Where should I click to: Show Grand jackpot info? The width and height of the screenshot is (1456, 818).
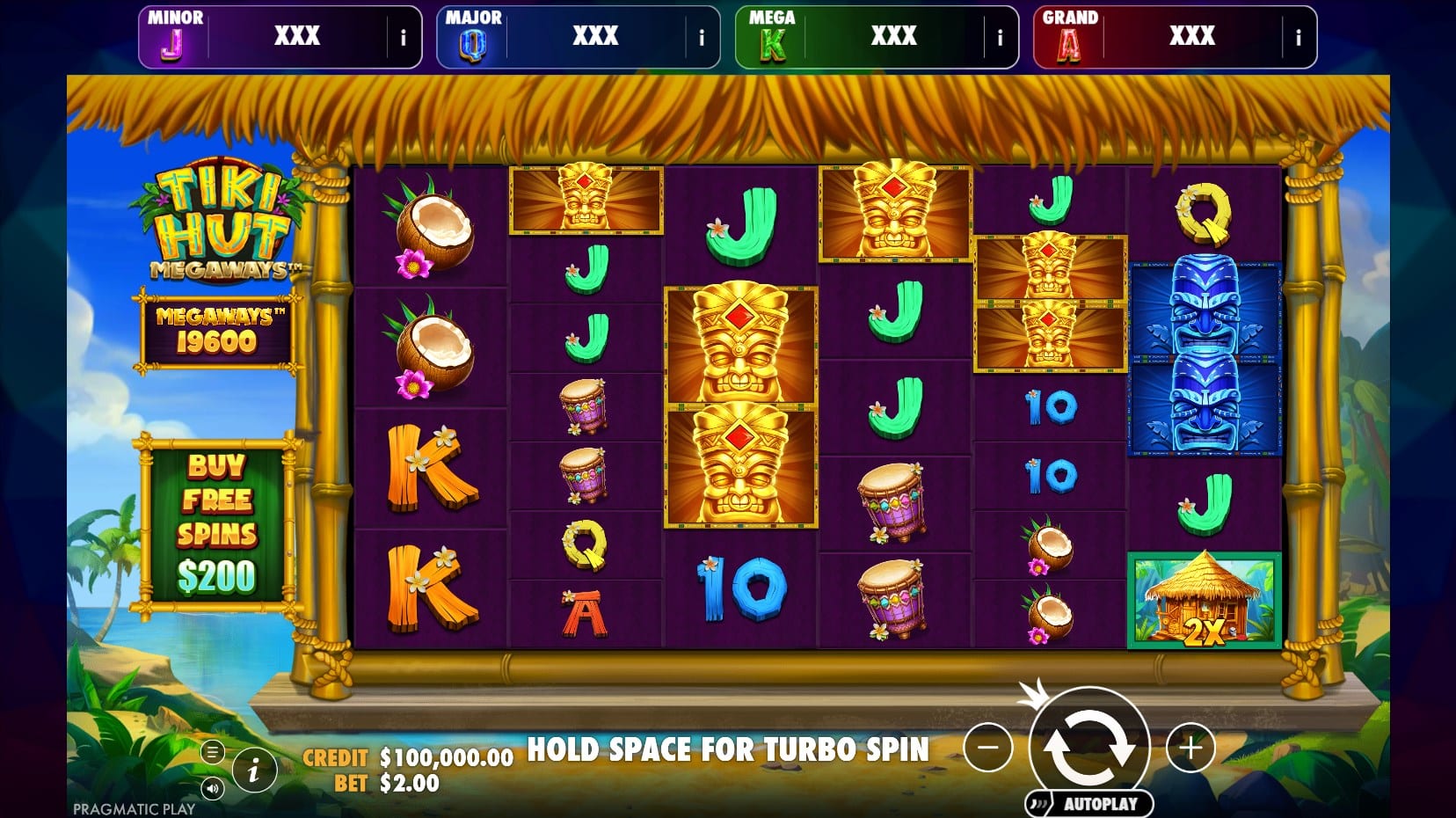(1298, 38)
